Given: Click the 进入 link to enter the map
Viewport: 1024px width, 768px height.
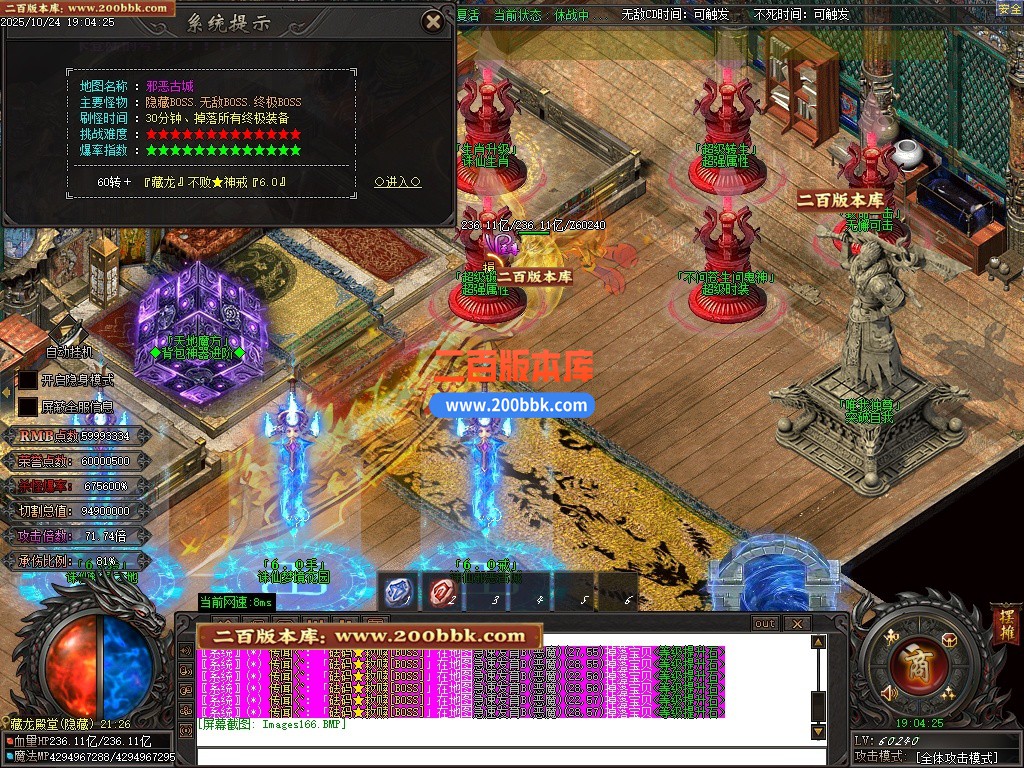Looking at the screenshot, I should (397, 182).
